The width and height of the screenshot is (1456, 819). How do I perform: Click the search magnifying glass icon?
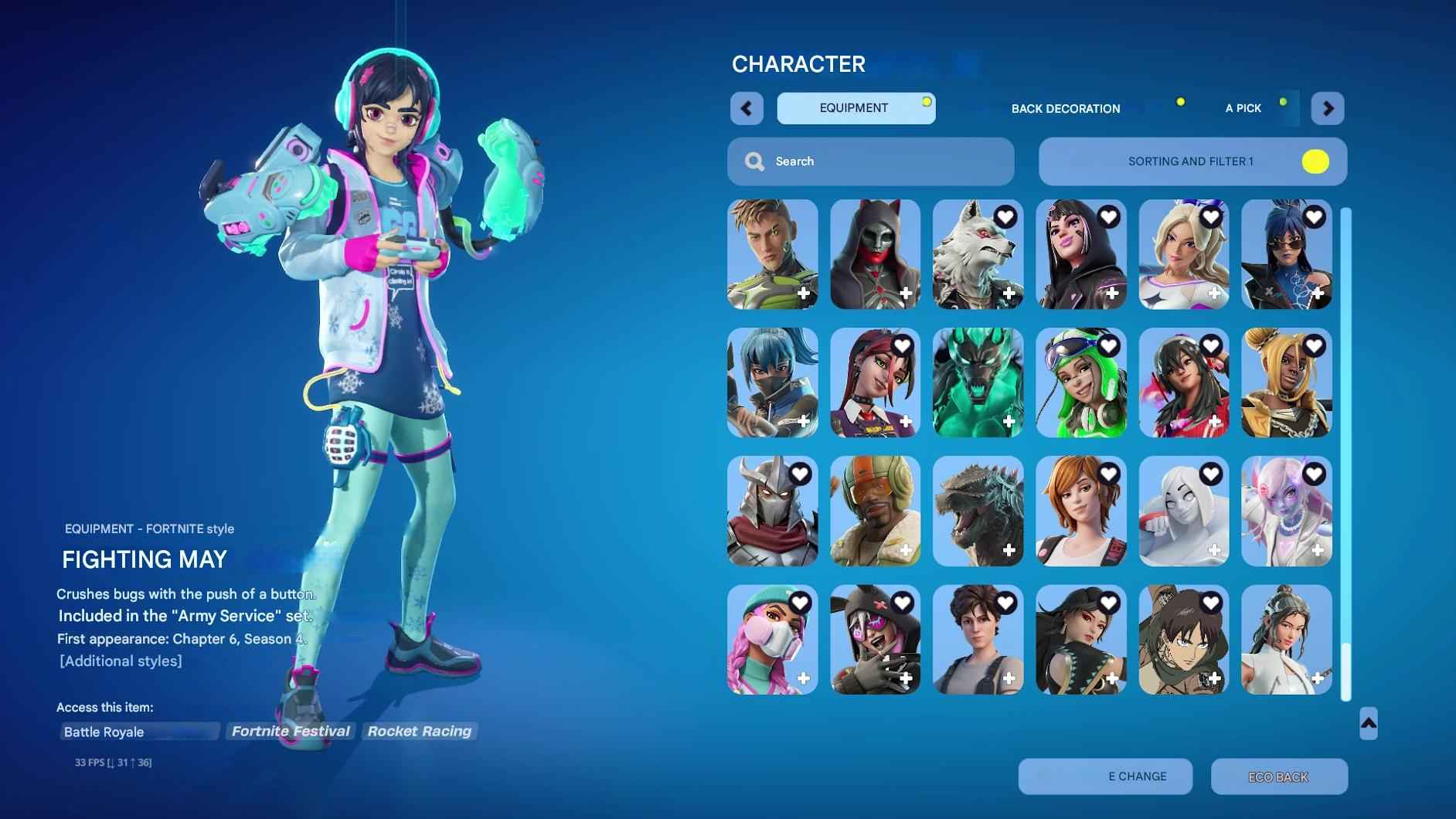click(754, 161)
